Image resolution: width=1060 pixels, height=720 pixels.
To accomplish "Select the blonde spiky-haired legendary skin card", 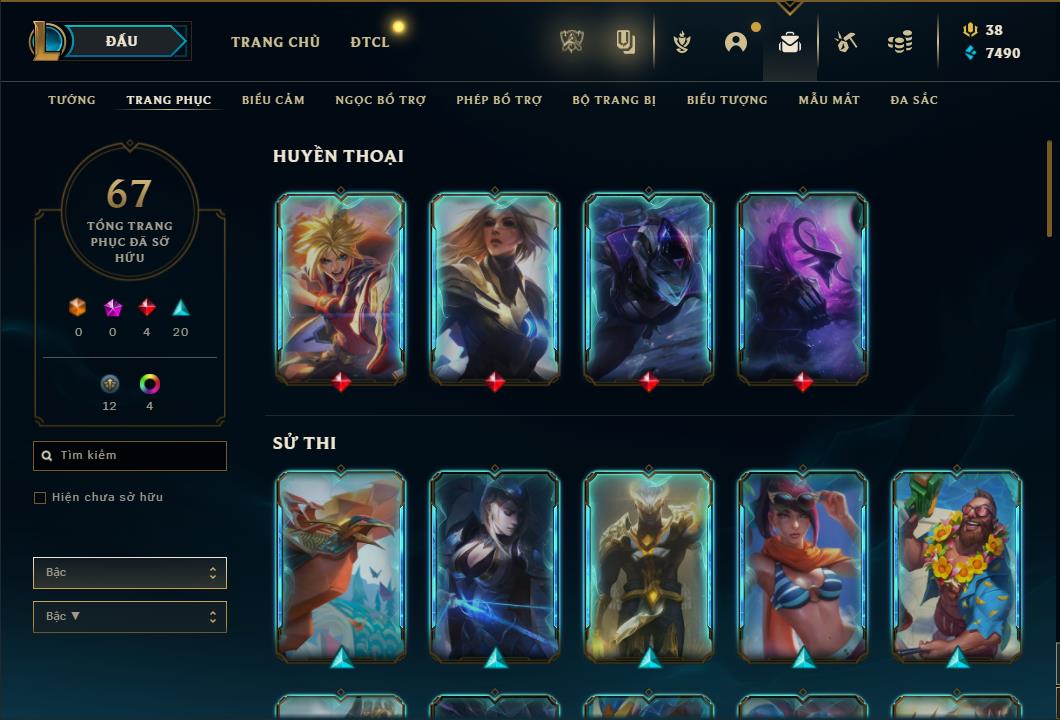I will tap(341, 288).
